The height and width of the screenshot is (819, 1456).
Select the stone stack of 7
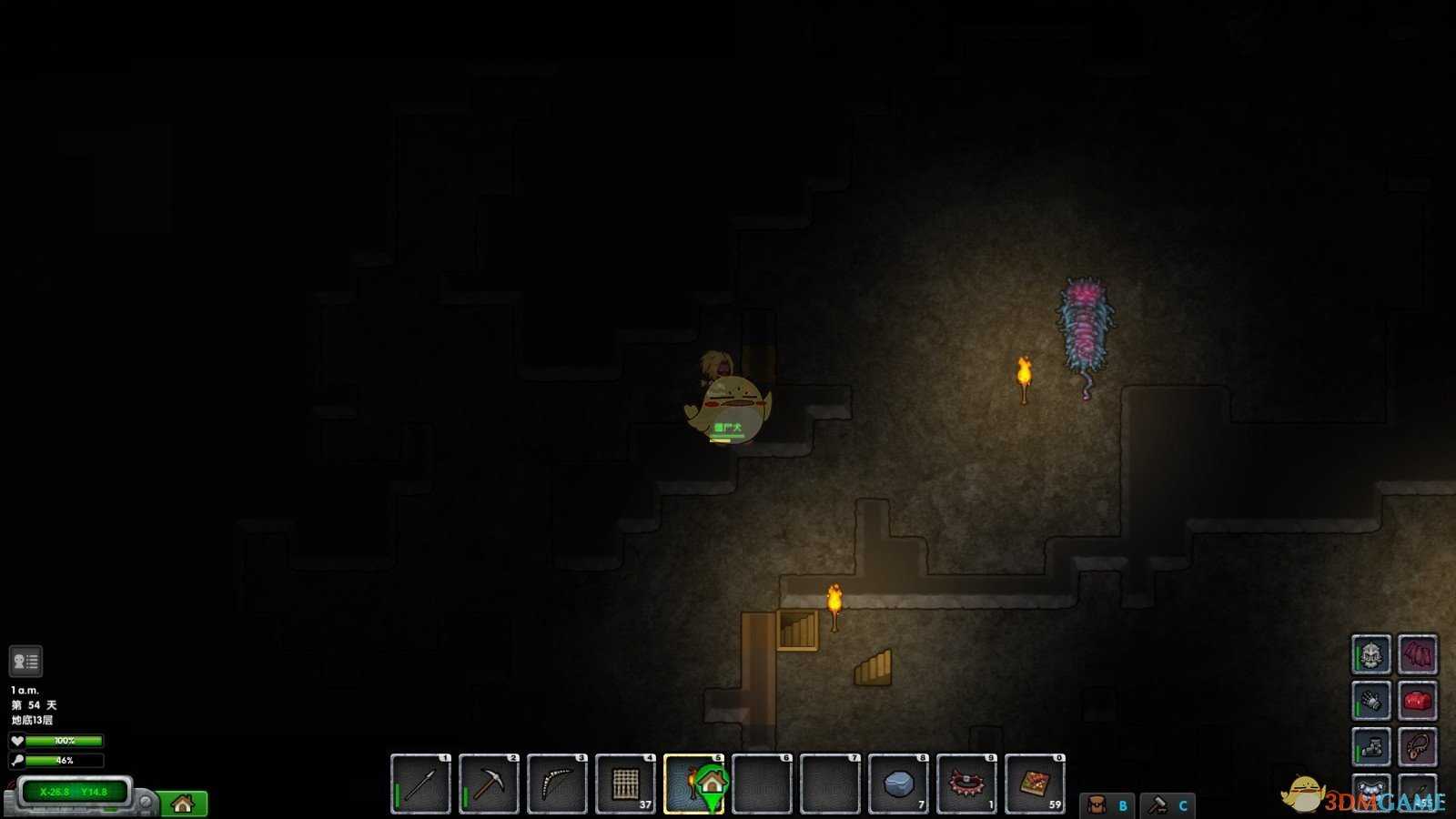tap(899, 784)
